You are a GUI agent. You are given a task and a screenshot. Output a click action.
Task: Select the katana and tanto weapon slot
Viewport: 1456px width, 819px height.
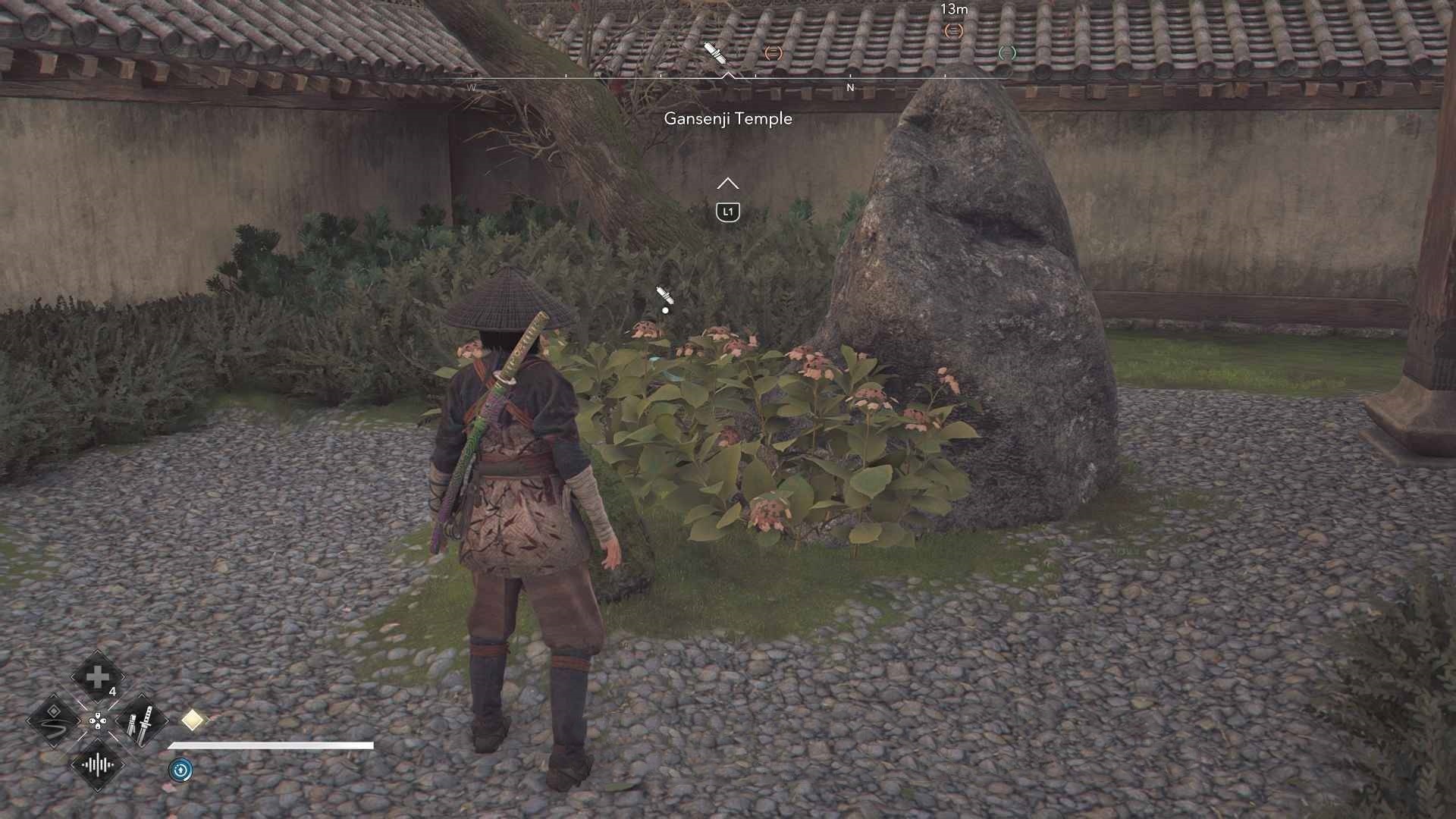(x=141, y=721)
